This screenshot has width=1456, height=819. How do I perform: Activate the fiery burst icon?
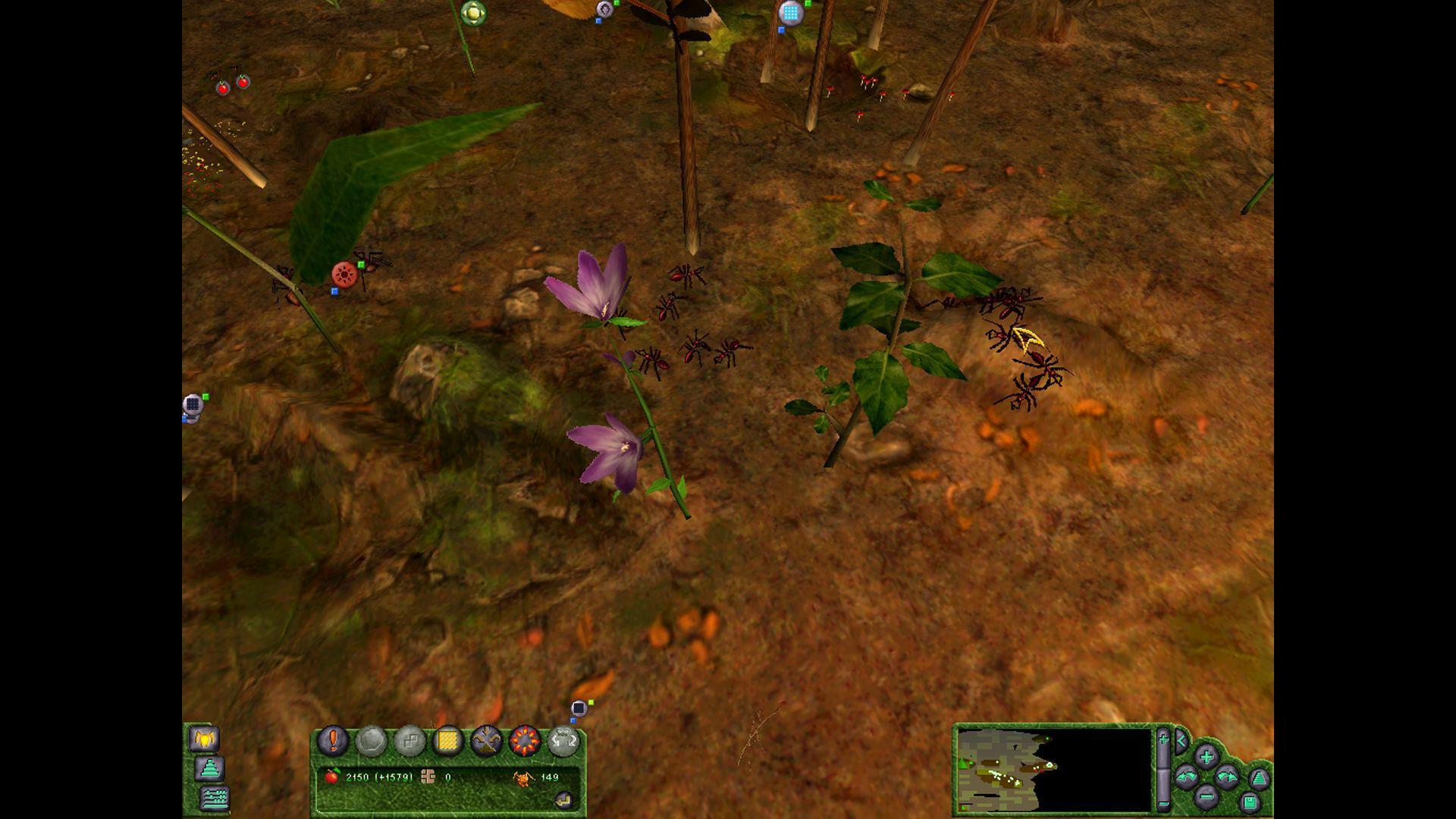click(525, 740)
